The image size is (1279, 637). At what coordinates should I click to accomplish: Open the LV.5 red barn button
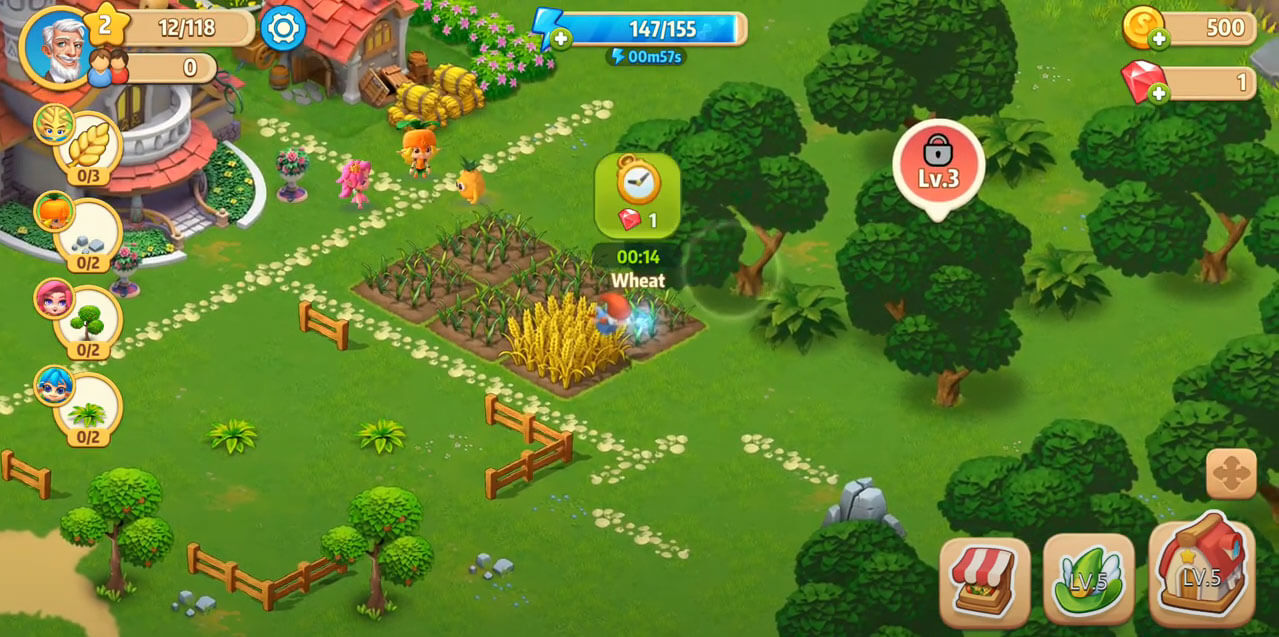[x=1202, y=573]
